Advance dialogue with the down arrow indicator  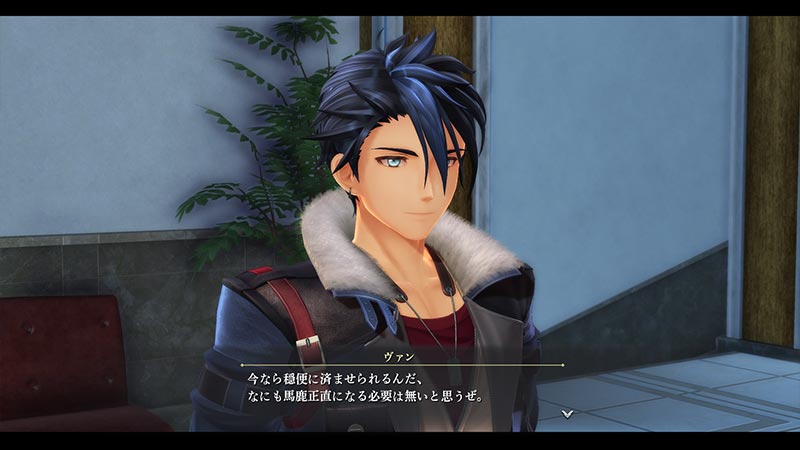pyautogui.click(x=567, y=412)
